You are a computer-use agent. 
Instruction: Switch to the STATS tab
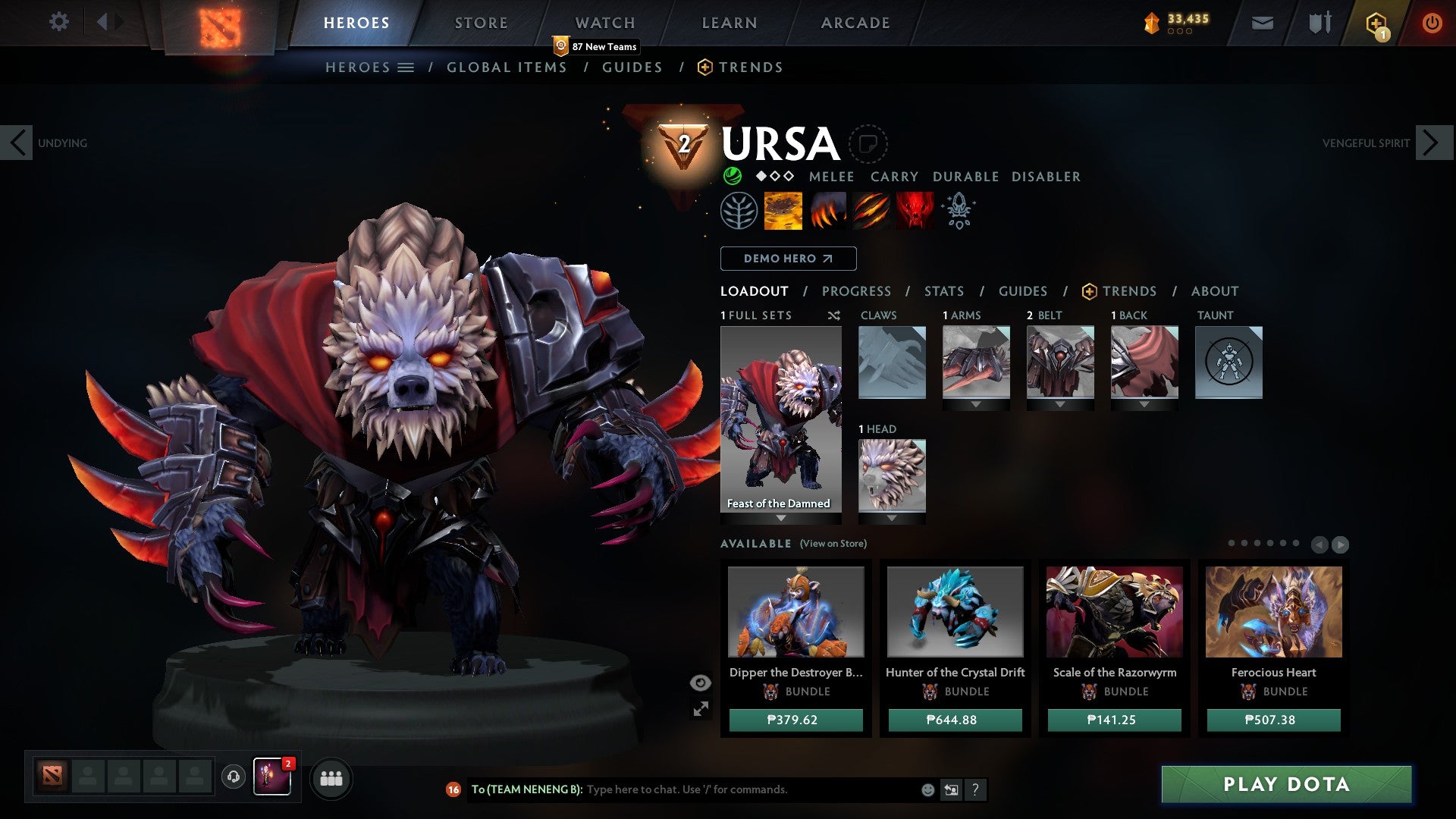click(x=943, y=291)
